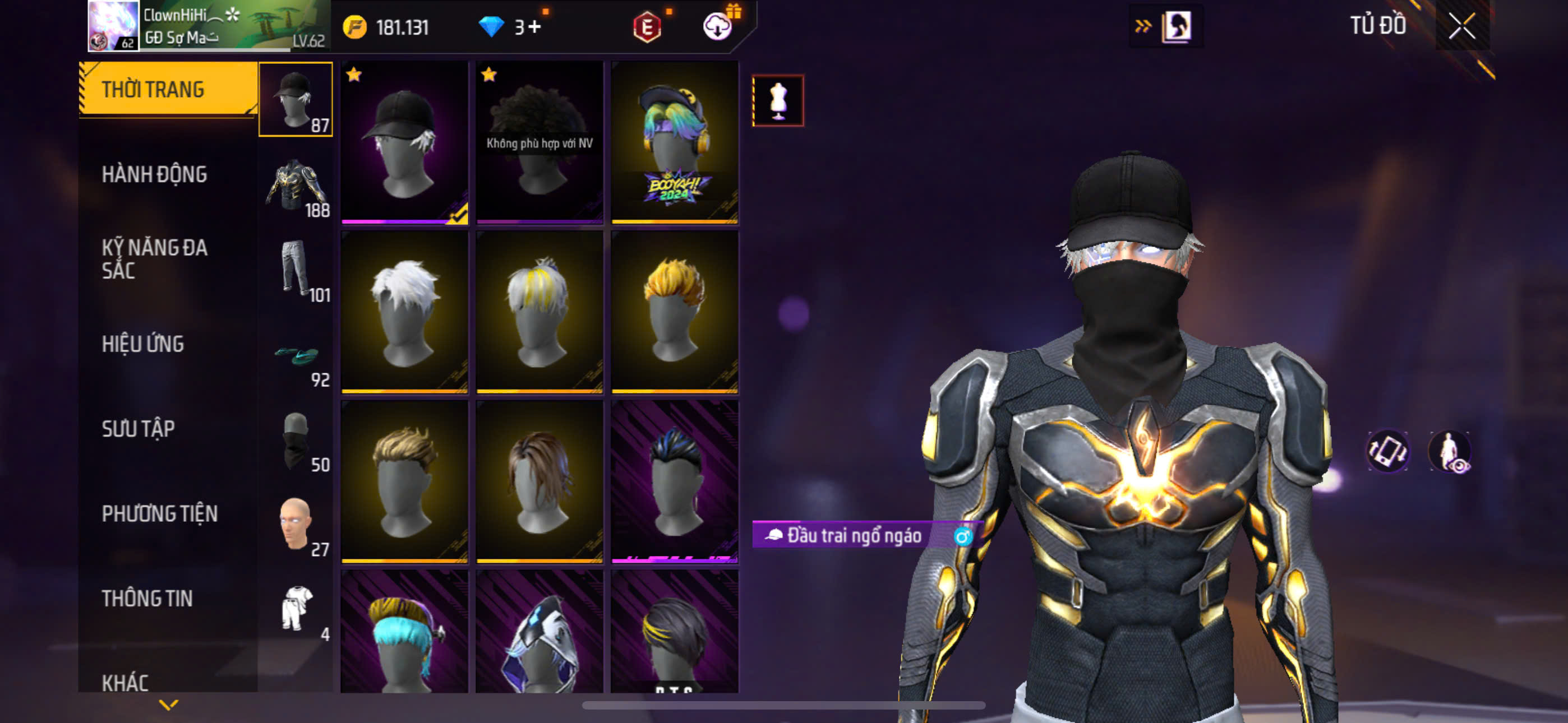Choose the head items subcategory with 87
The width and height of the screenshot is (1568, 723).
[x=296, y=99]
